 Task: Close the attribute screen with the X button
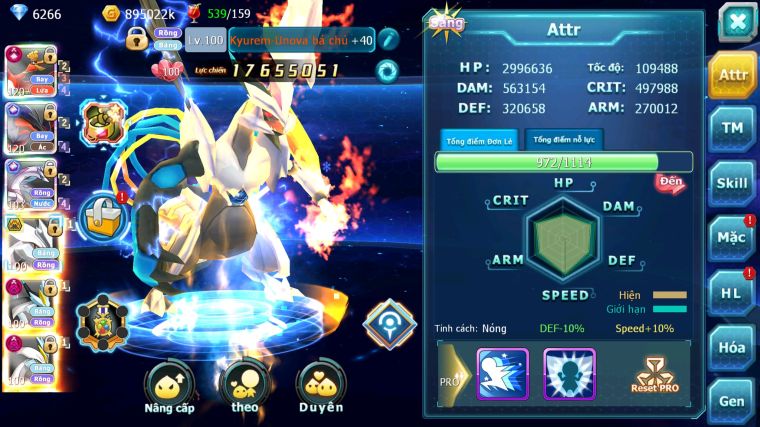coord(736,21)
